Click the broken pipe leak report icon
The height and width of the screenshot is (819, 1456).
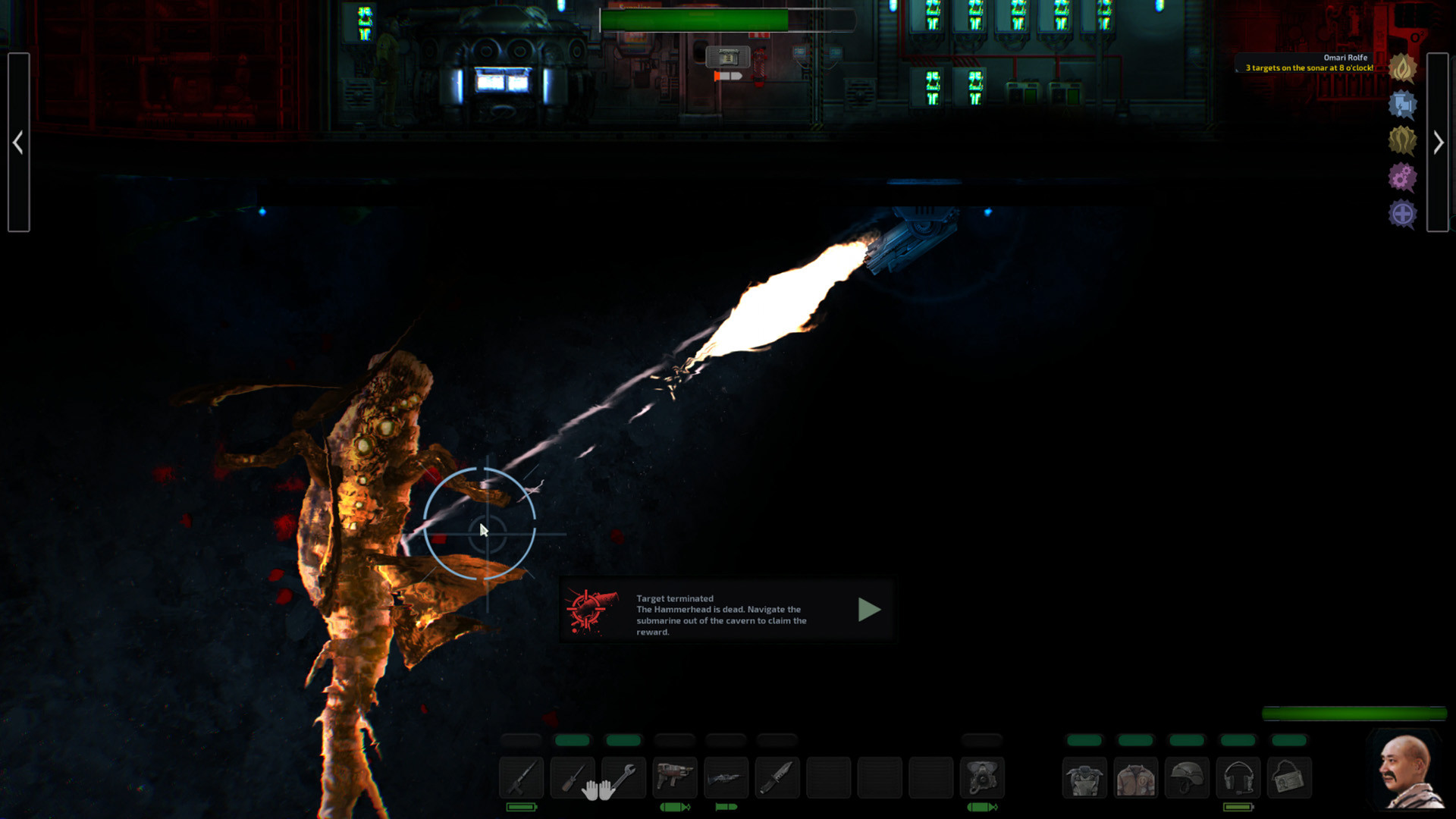coord(1402,105)
